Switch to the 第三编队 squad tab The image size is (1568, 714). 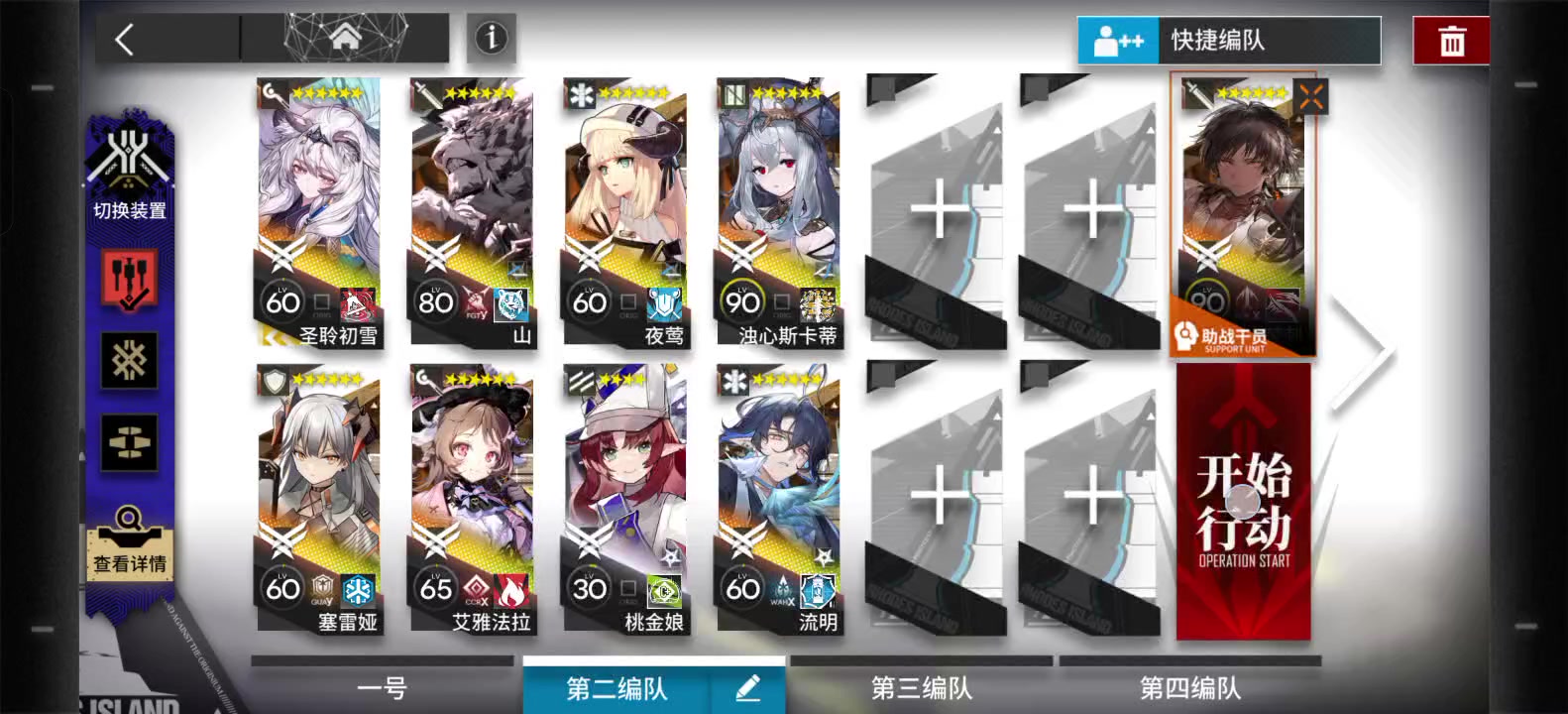921,685
